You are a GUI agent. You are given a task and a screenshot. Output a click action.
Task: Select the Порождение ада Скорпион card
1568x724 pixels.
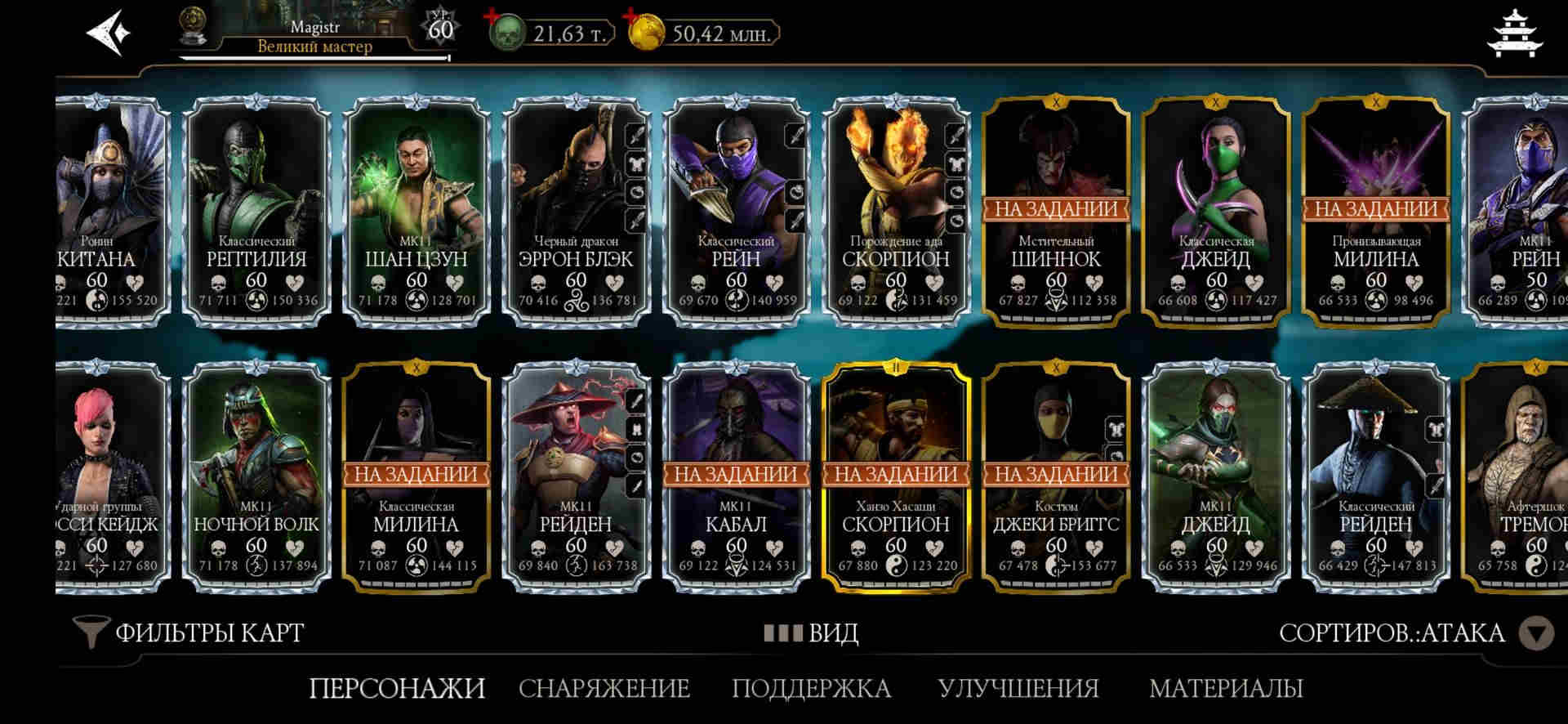click(896, 211)
